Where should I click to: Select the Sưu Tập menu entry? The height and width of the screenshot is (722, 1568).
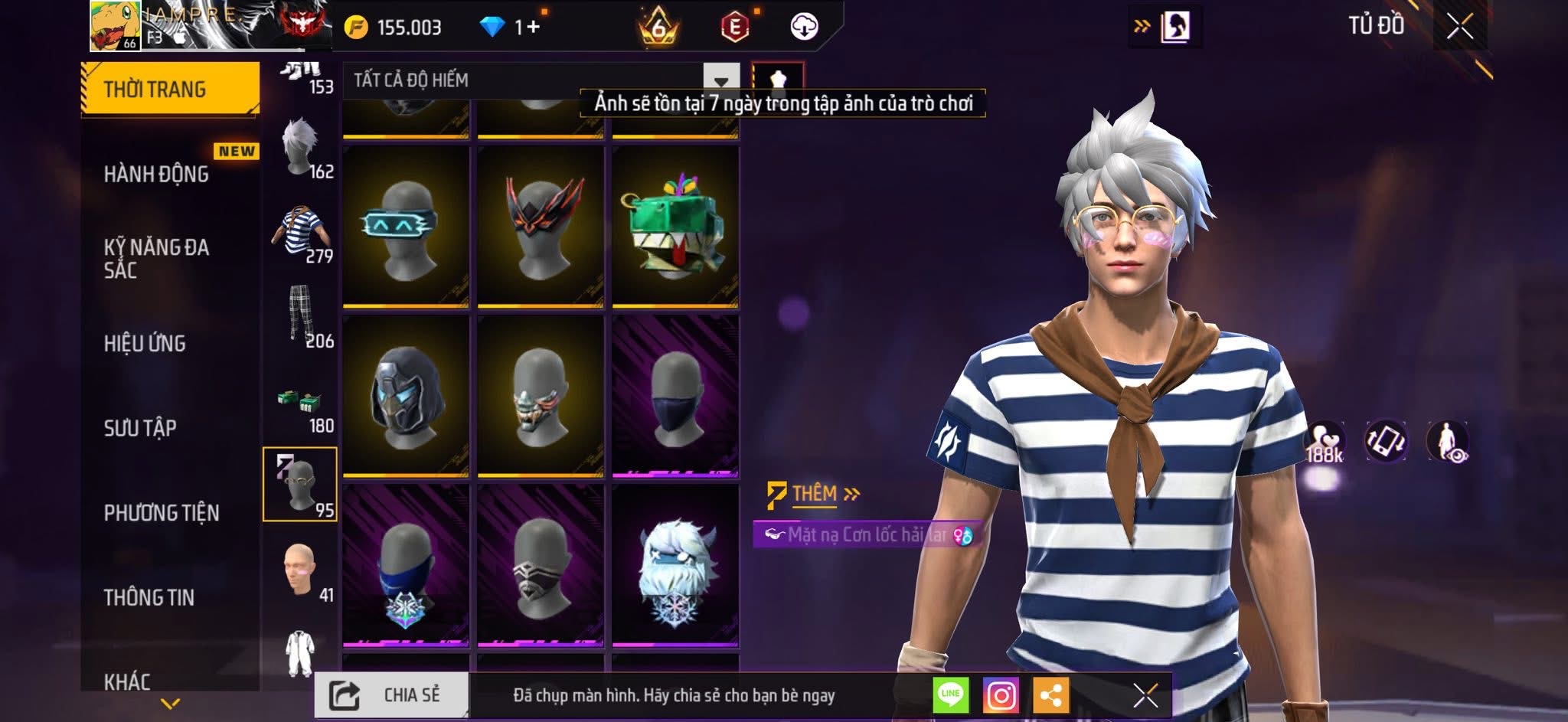tap(140, 427)
